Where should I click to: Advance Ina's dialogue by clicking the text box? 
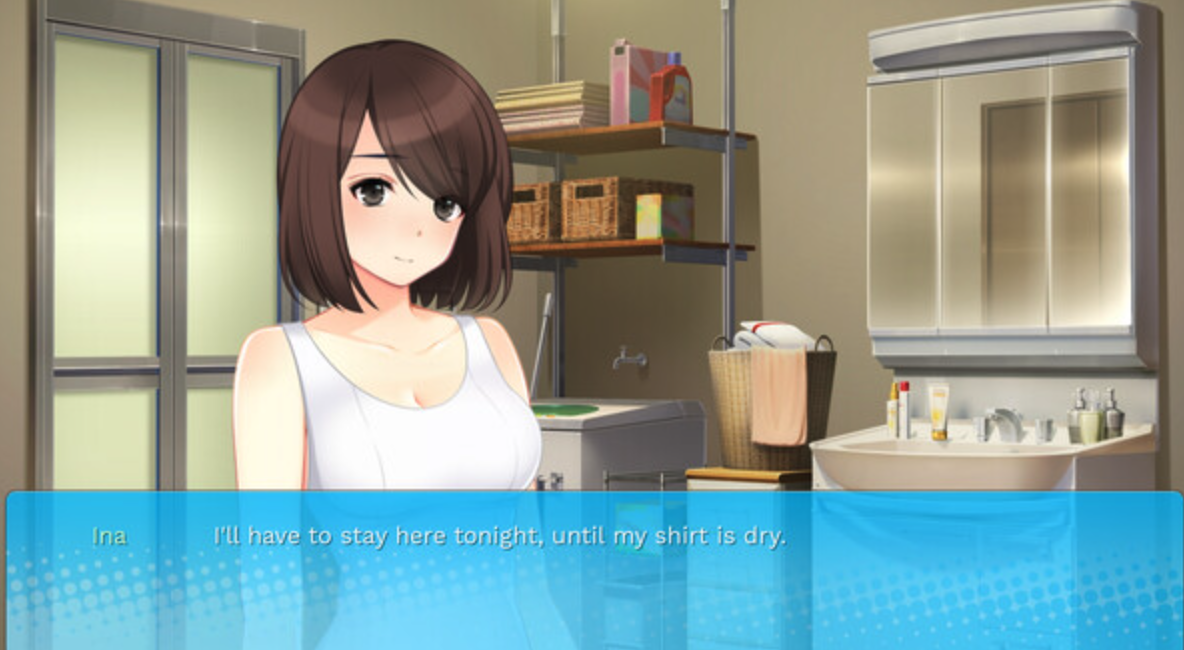coord(592,568)
